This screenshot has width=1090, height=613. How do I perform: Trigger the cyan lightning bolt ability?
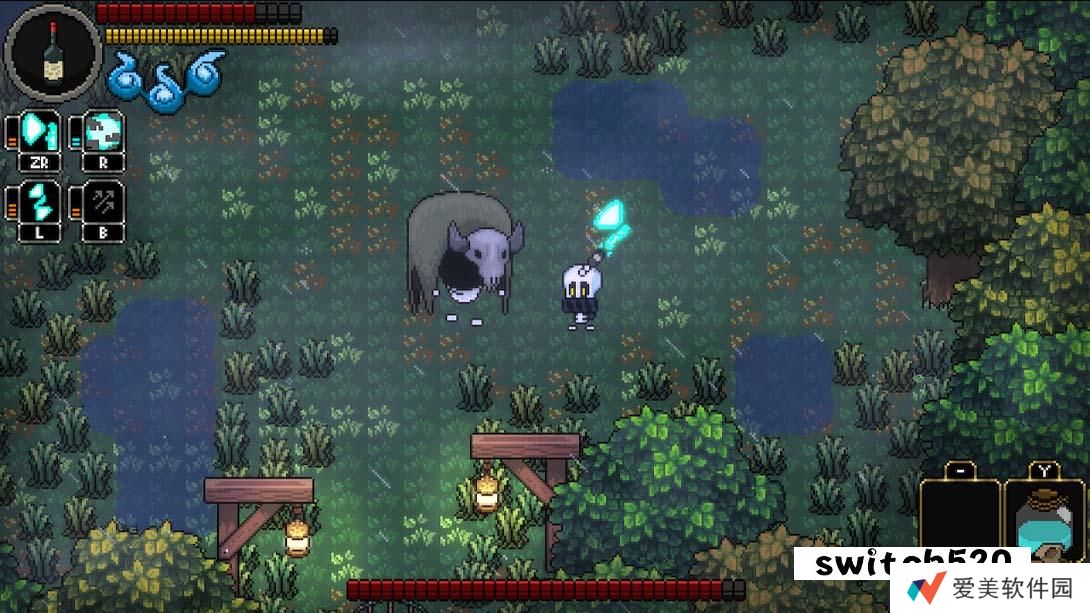(40, 200)
